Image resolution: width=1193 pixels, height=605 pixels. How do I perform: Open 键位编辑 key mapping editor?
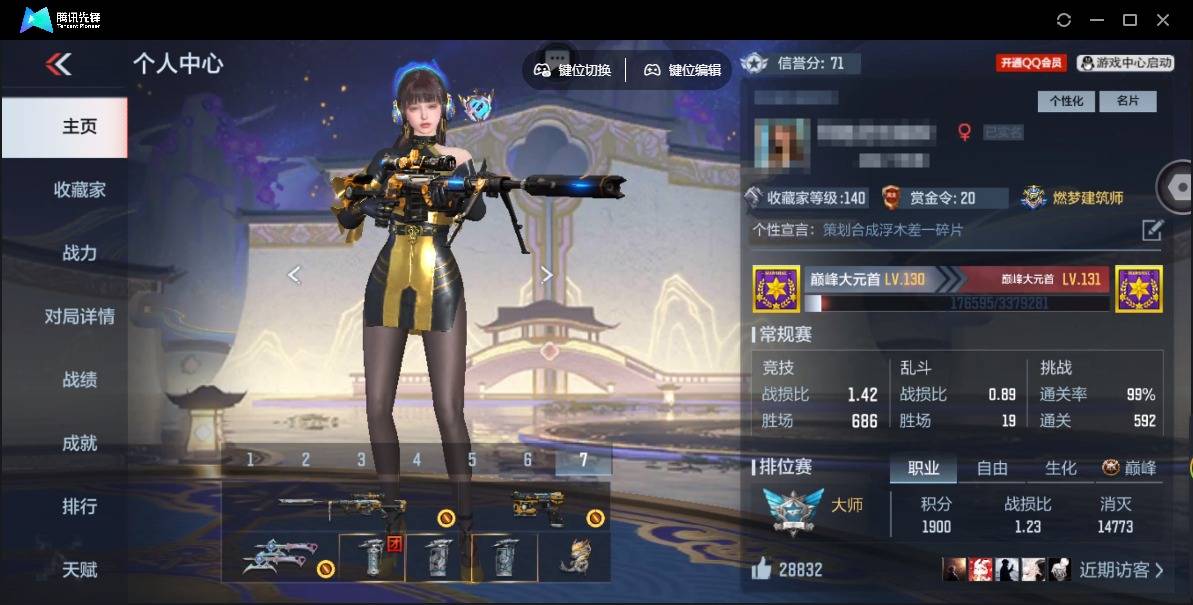pyautogui.click(x=682, y=70)
